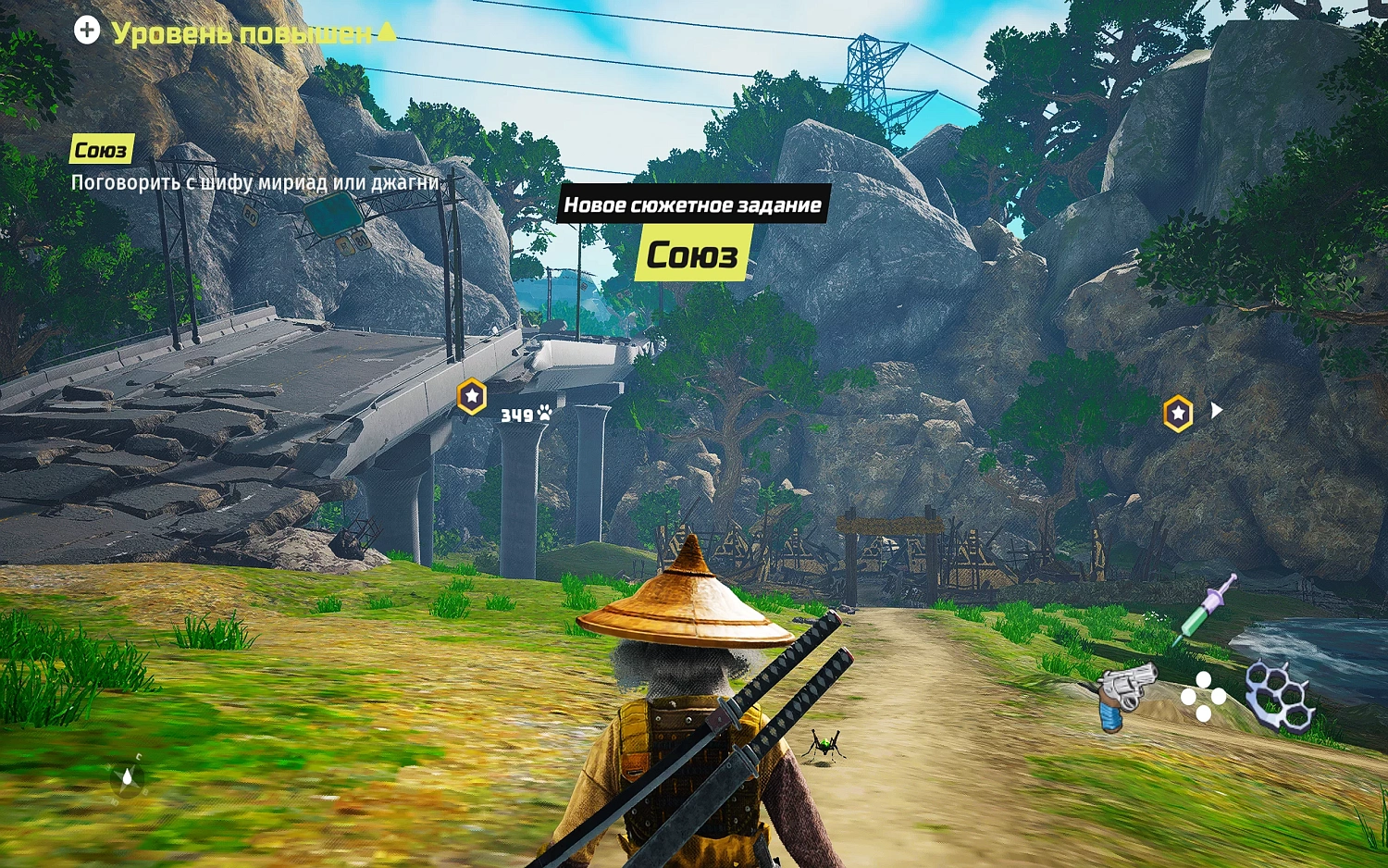Click the paw prints icon beside the 349 counter
This screenshot has width=1388, height=868.
[x=542, y=413]
